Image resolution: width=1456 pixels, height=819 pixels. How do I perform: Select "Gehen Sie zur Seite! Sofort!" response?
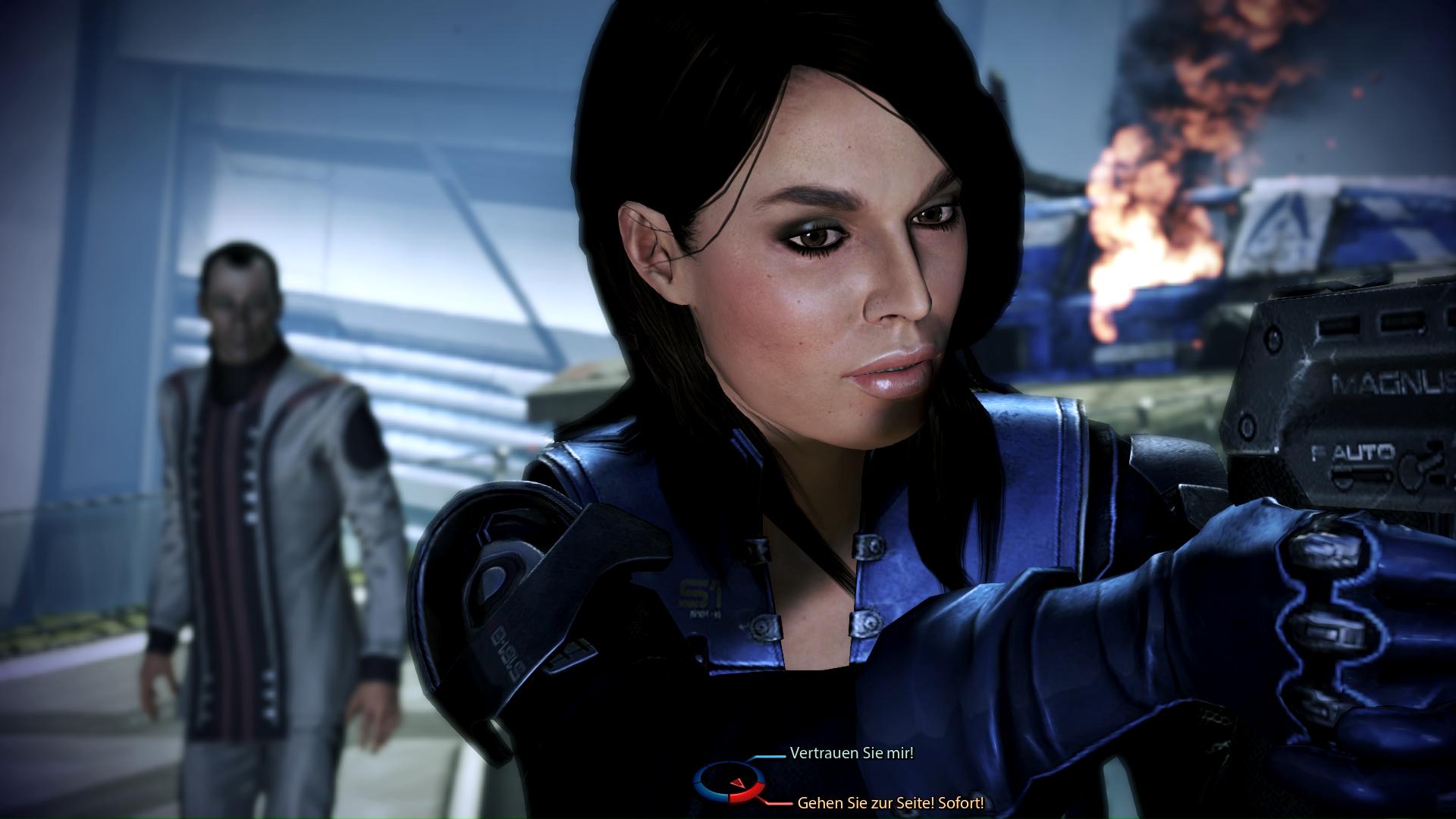(x=890, y=803)
